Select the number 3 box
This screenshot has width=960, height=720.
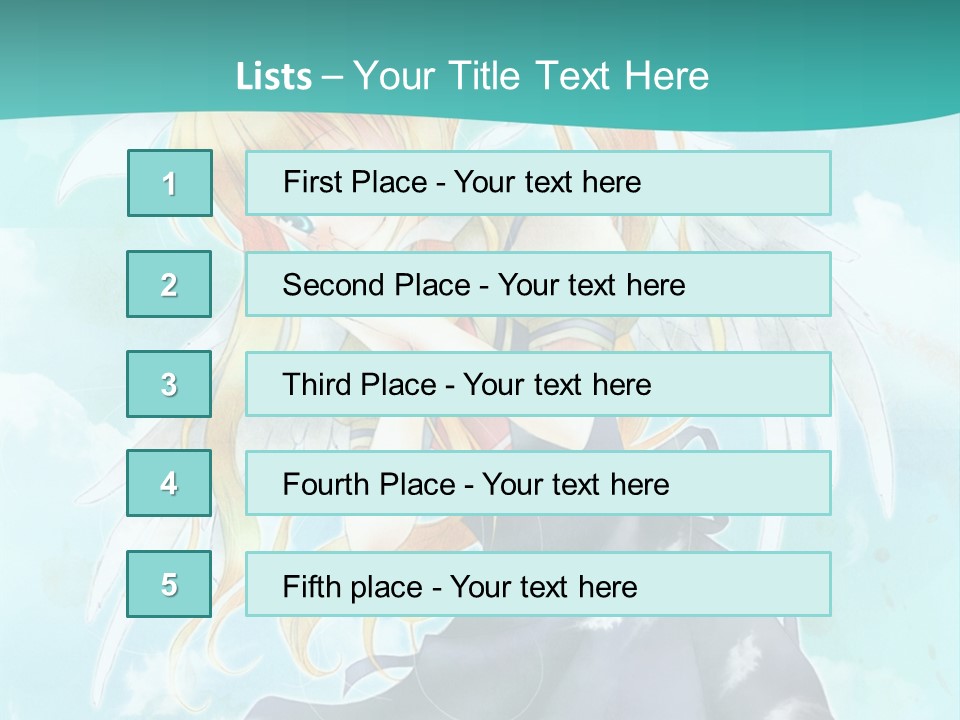170,384
